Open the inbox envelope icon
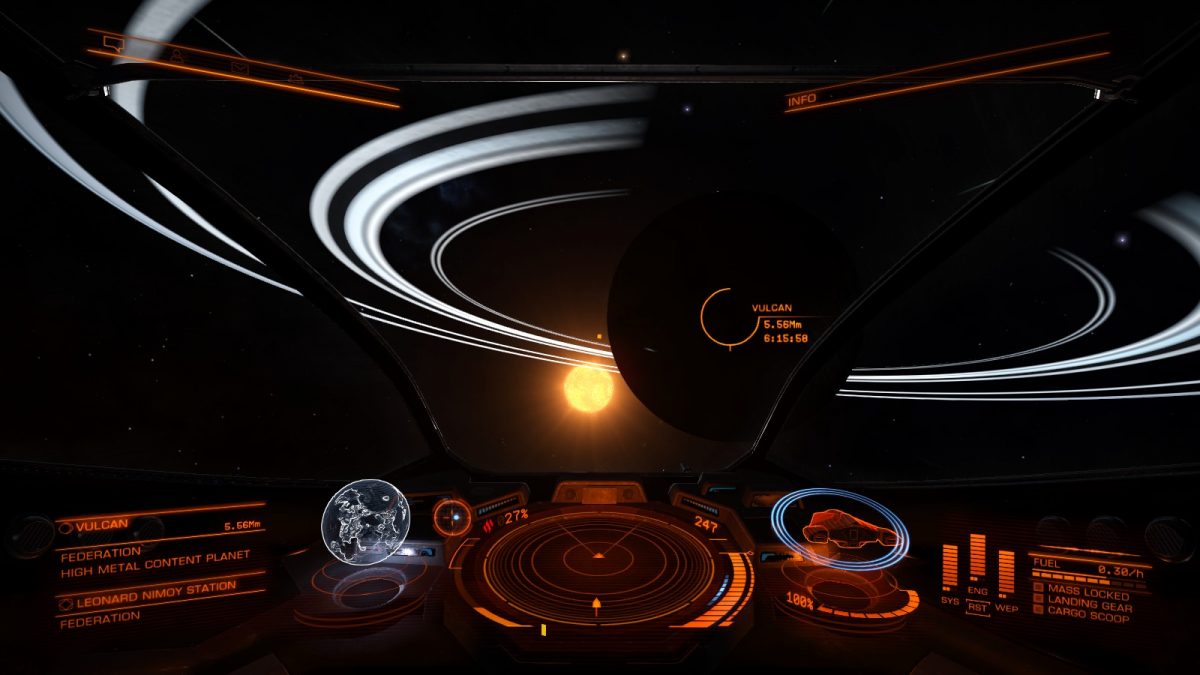Screen dimensions: 1200x675 tap(239, 67)
